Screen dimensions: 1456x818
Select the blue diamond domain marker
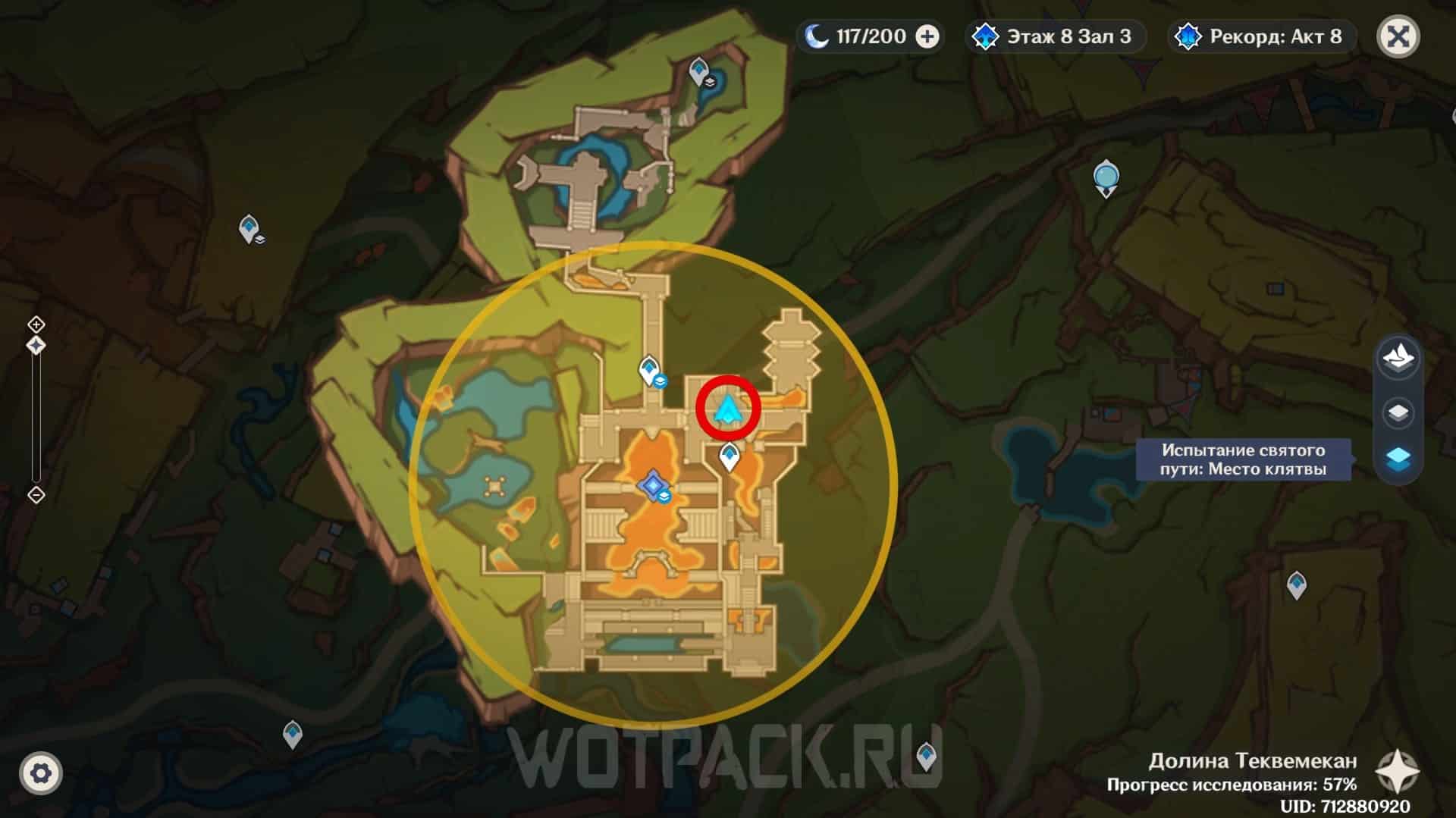pyautogui.click(x=652, y=484)
